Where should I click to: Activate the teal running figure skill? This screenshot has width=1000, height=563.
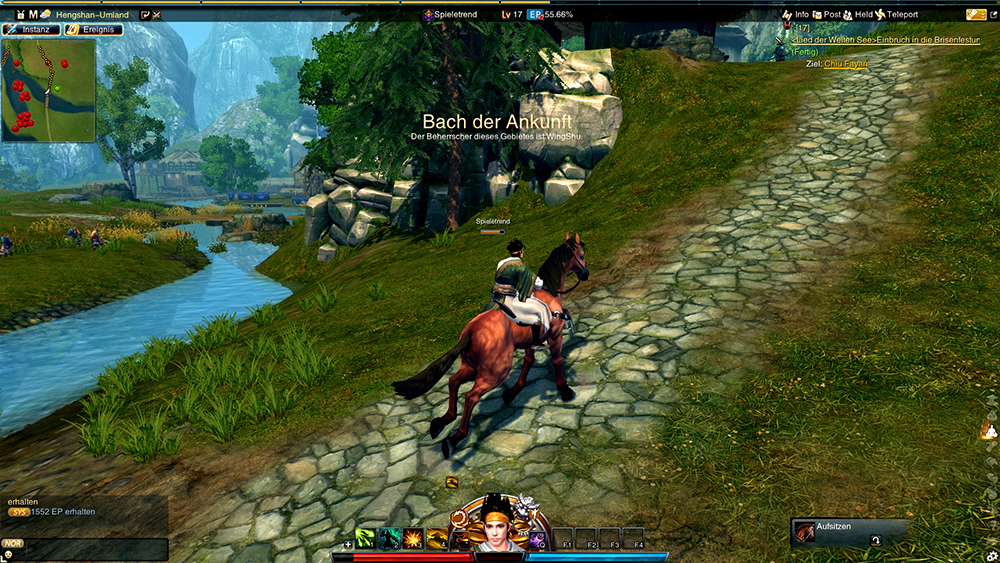389,538
